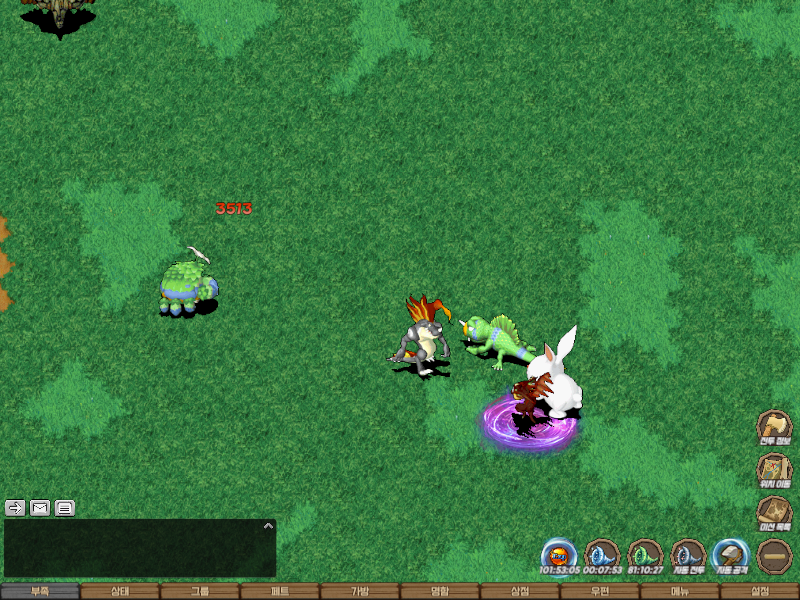Open the 명함 (Name card) menu
This screenshot has width=800, height=600.
(440, 591)
